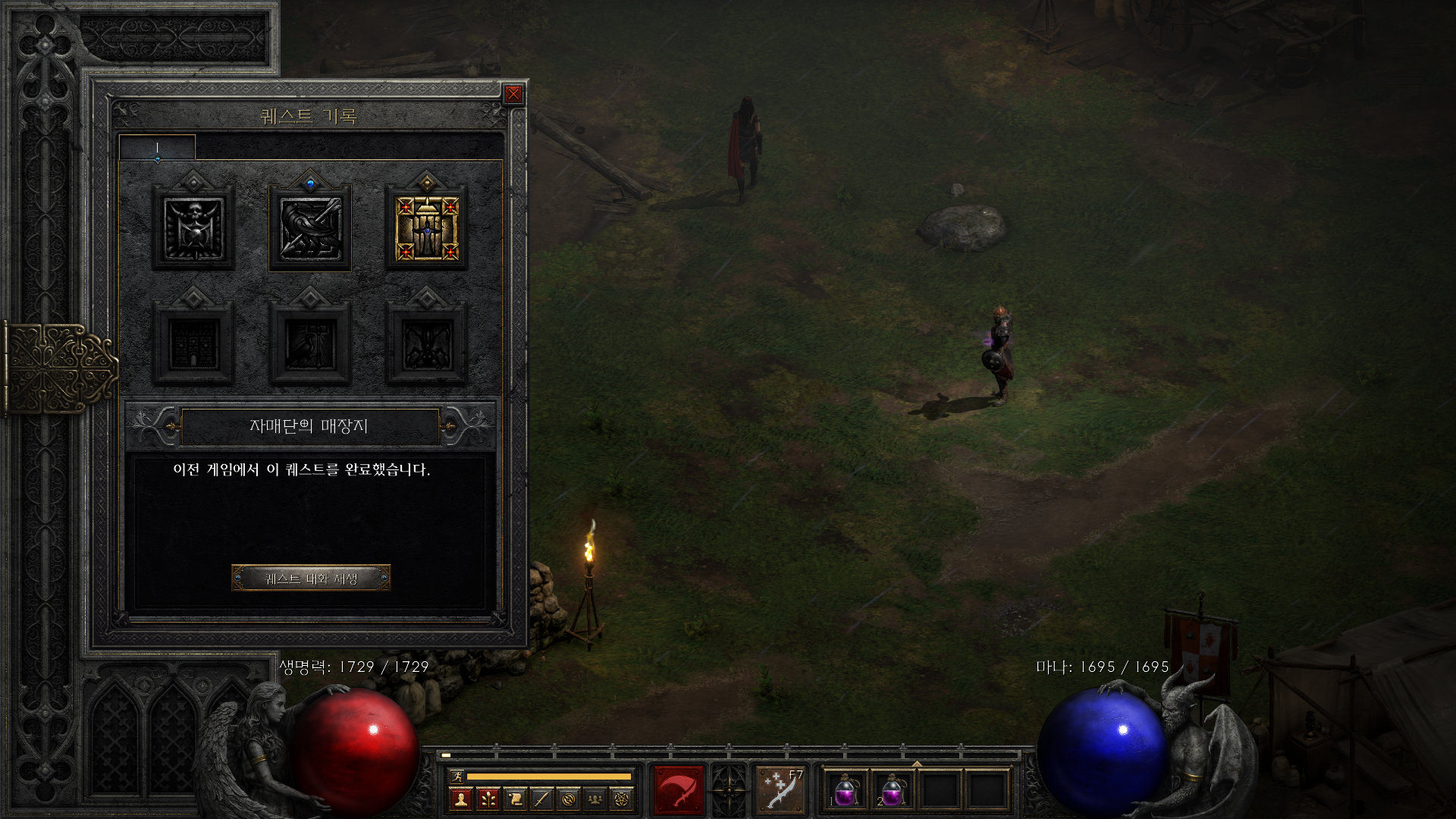Switch to the Act I quest tab
This screenshot has width=1456, height=819.
point(157,148)
